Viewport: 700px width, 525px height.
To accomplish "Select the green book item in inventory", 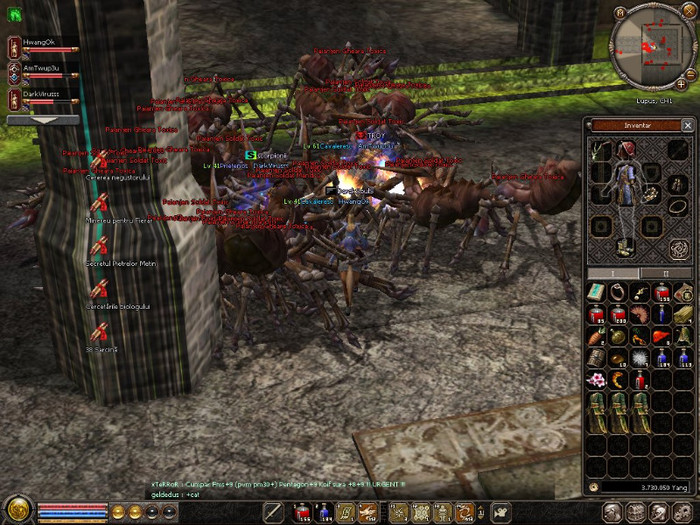I will coord(598,292).
